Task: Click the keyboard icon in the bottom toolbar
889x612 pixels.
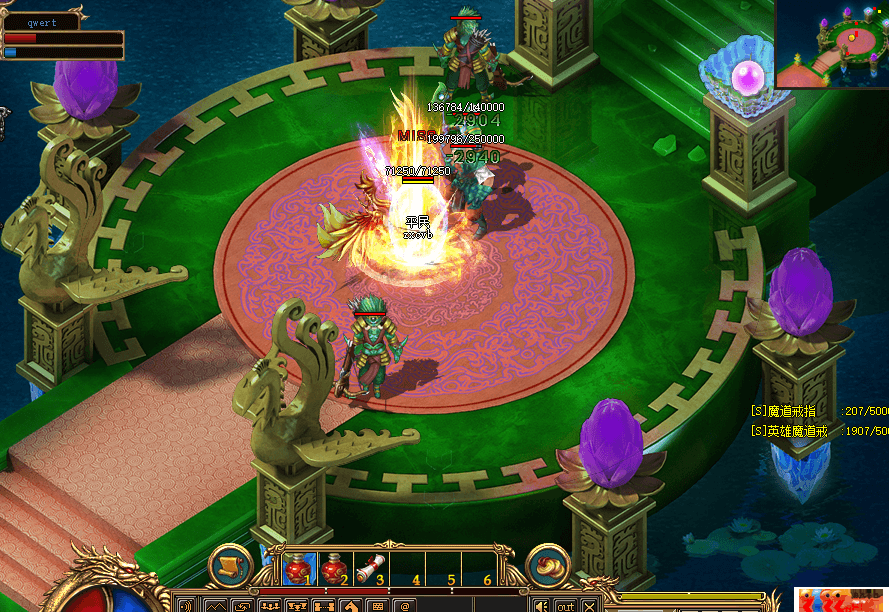Action: pyautogui.click(x=377, y=605)
